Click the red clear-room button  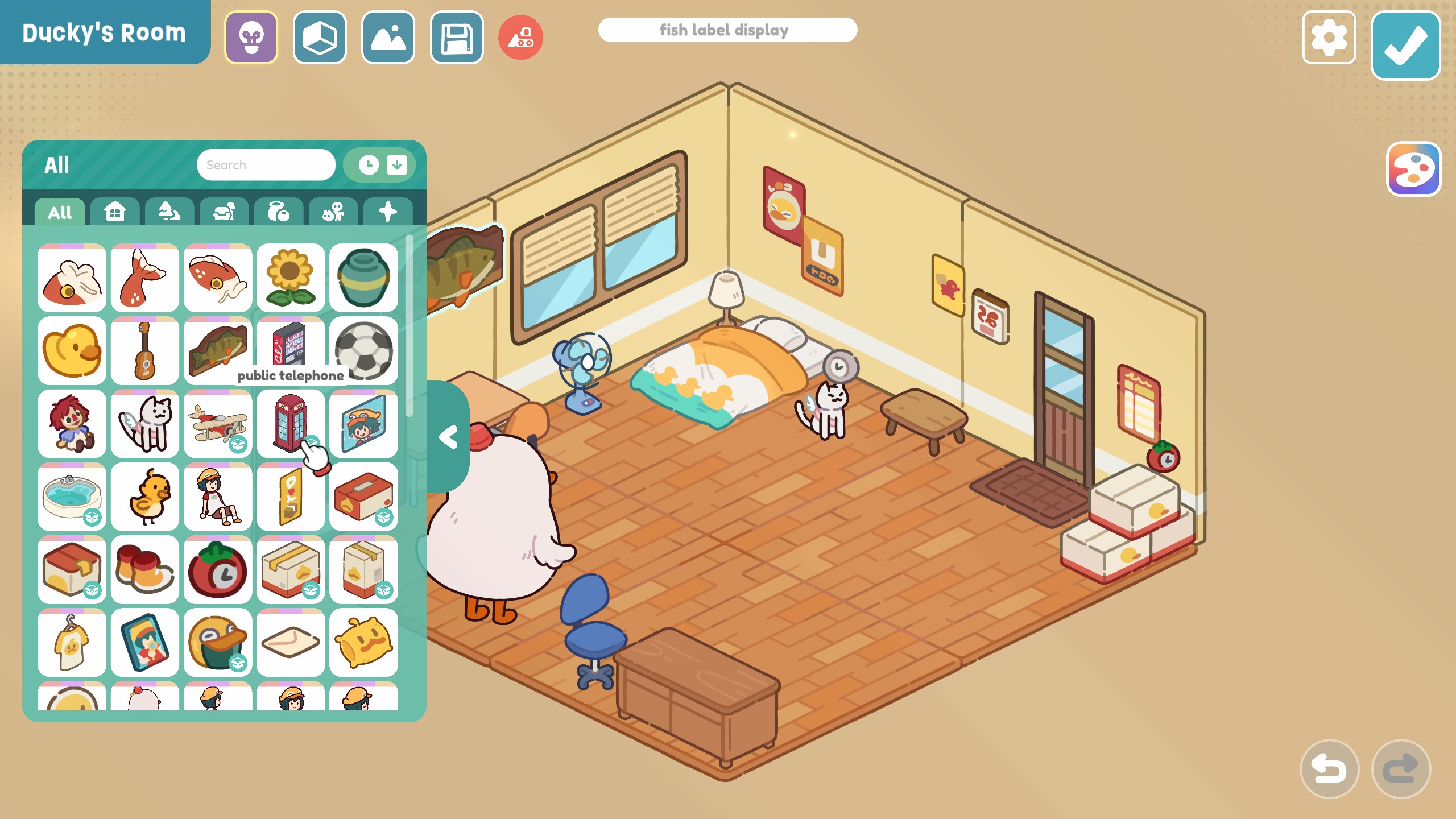520,38
